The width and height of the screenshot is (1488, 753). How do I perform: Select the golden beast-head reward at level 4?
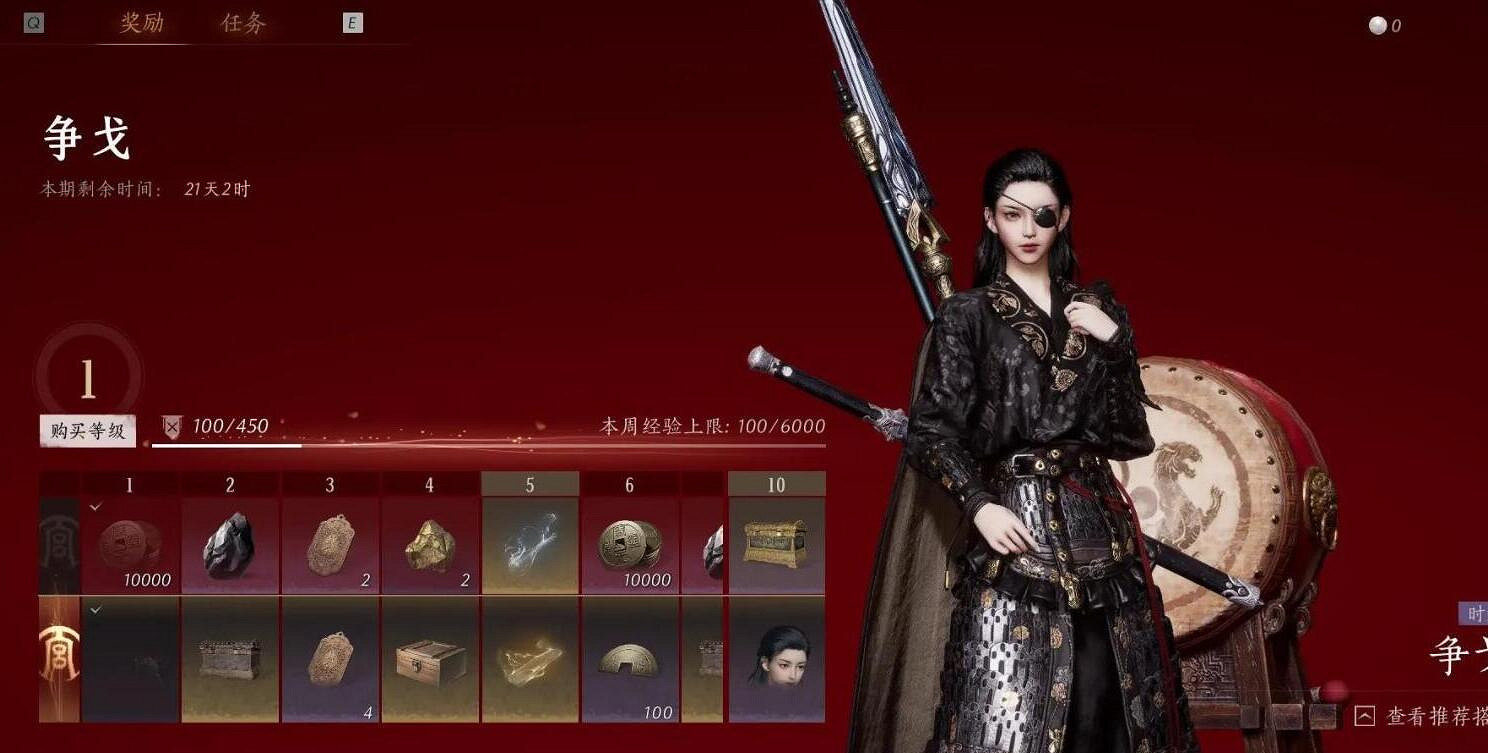click(x=430, y=543)
